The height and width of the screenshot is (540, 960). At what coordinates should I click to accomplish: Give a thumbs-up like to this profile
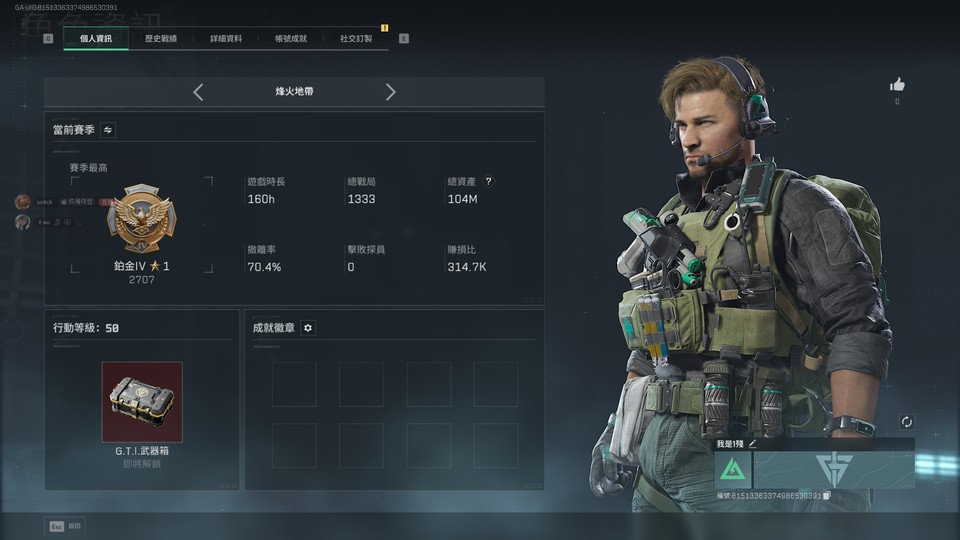point(897,85)
